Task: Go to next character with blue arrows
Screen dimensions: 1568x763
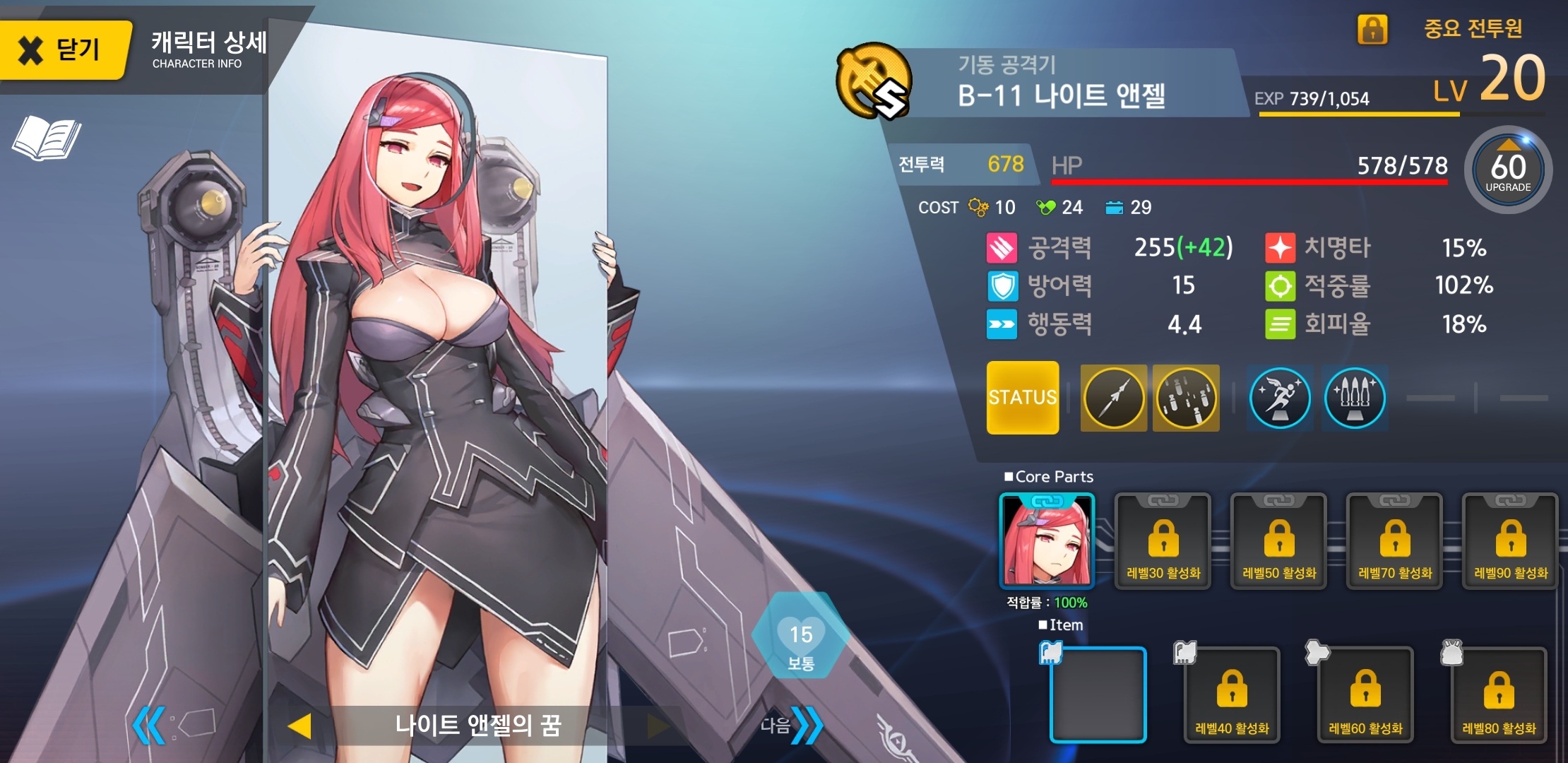Action: coord(806,725)
